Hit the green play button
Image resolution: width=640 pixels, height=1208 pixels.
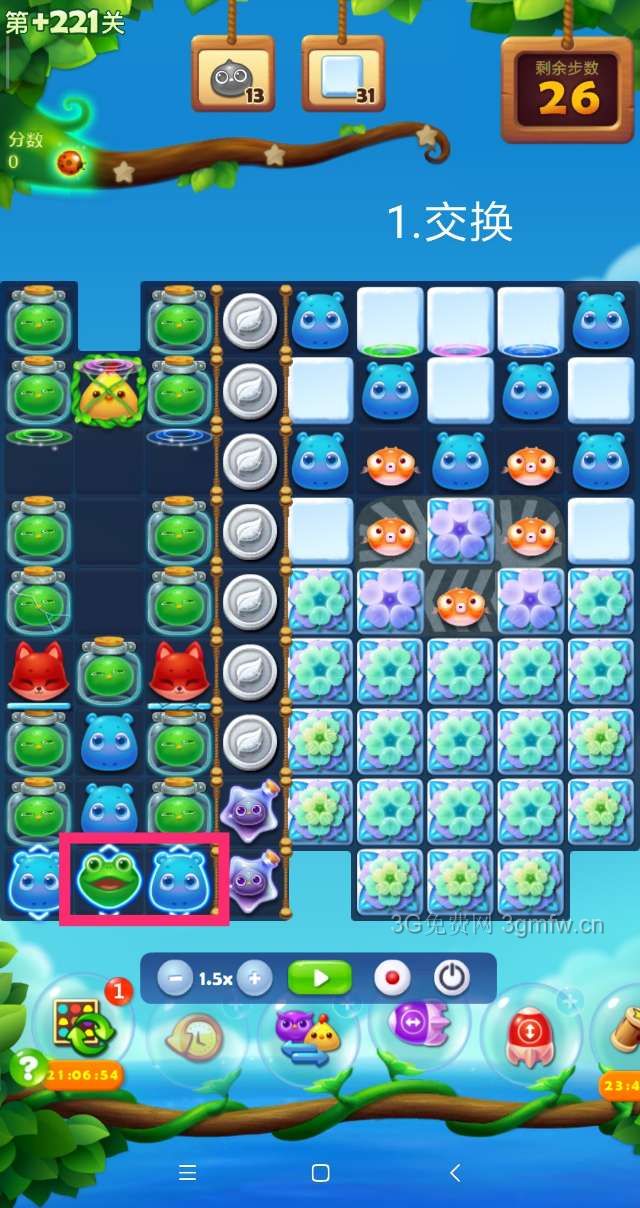tap(320, 978)
